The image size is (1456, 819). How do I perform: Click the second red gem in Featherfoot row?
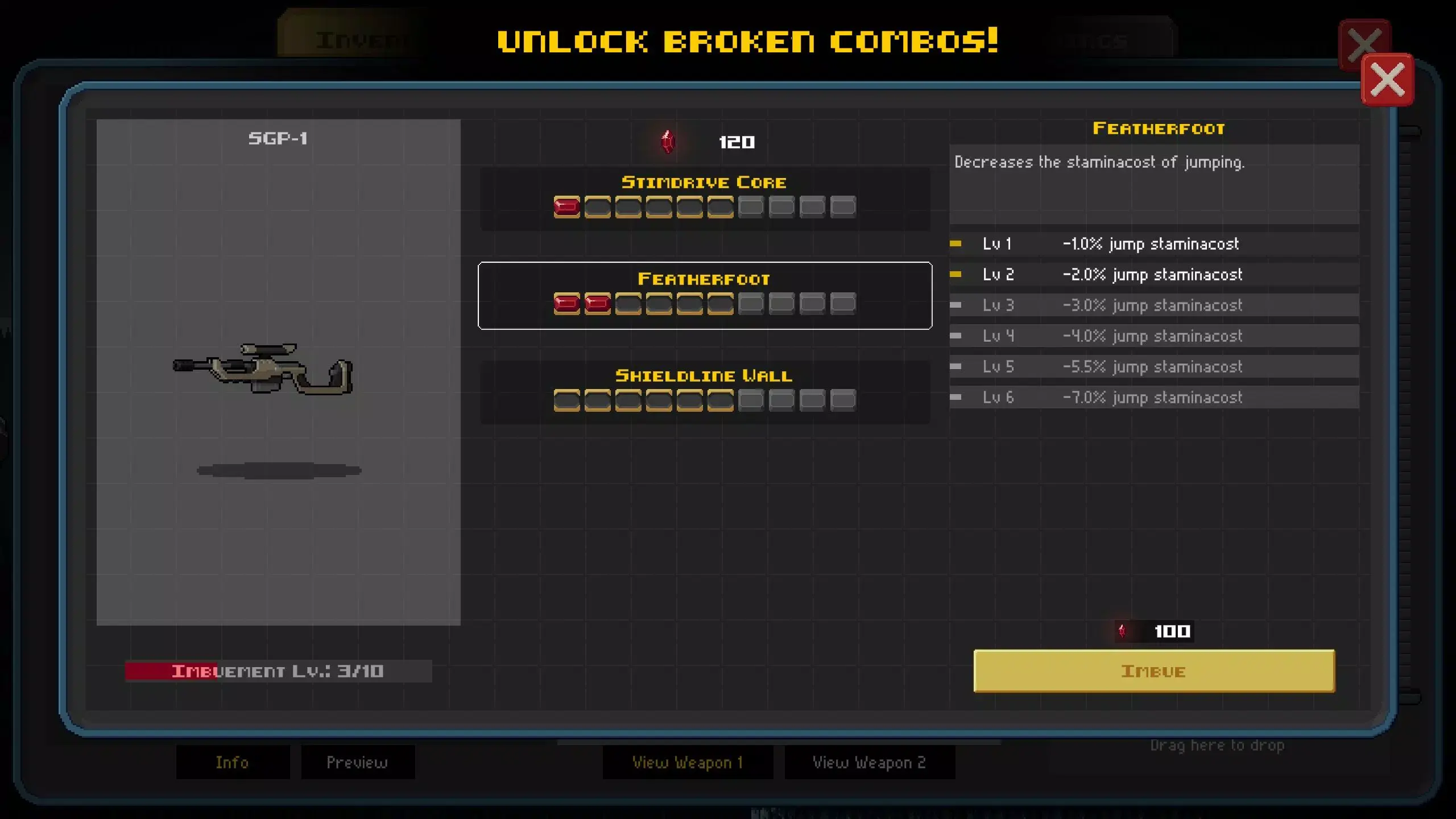(599, 304)
